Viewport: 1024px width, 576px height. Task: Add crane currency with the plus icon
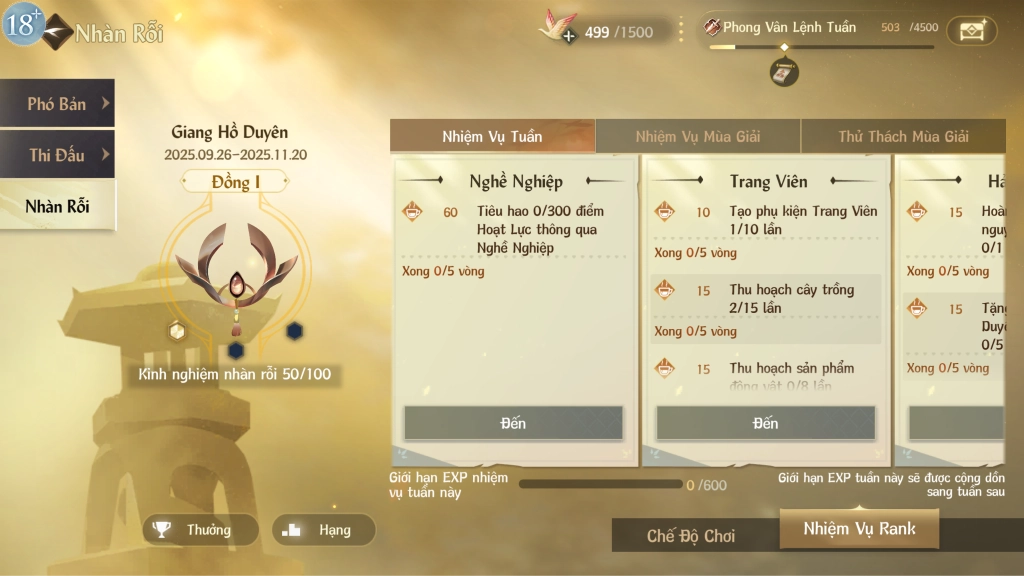568,36
